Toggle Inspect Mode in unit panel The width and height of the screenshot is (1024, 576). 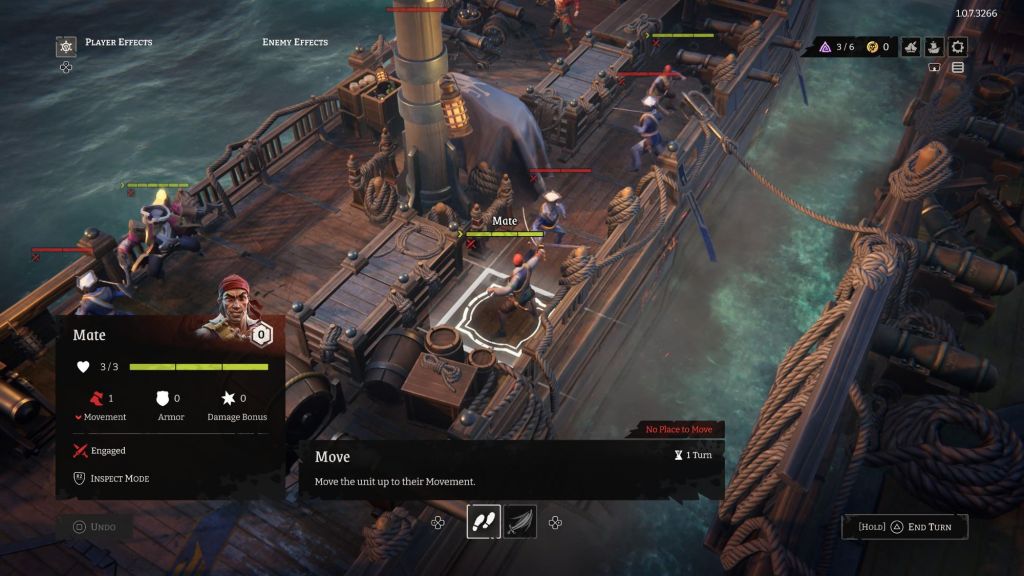[x=112, y=478]
